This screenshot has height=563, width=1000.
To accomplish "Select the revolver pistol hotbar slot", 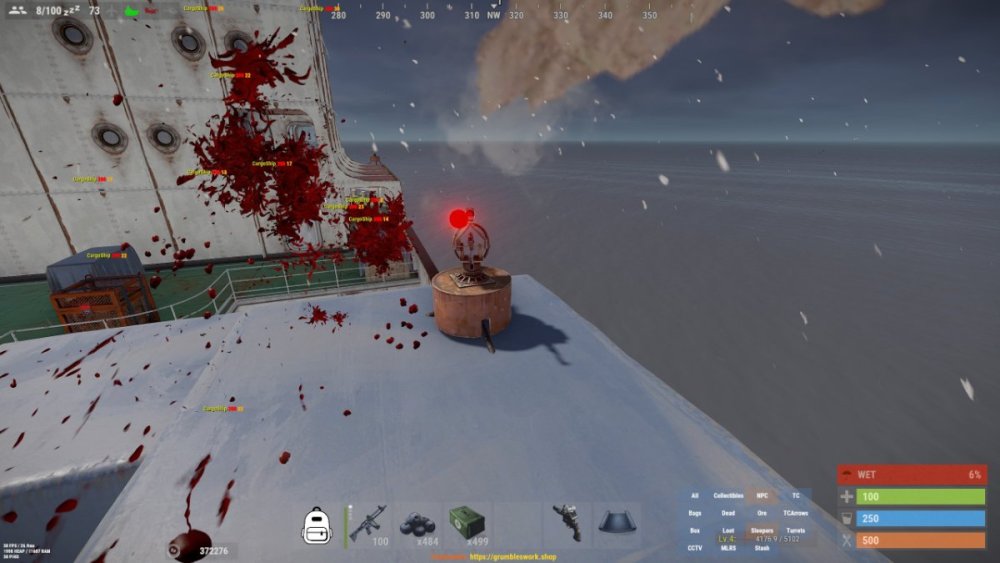I will 567,524.
